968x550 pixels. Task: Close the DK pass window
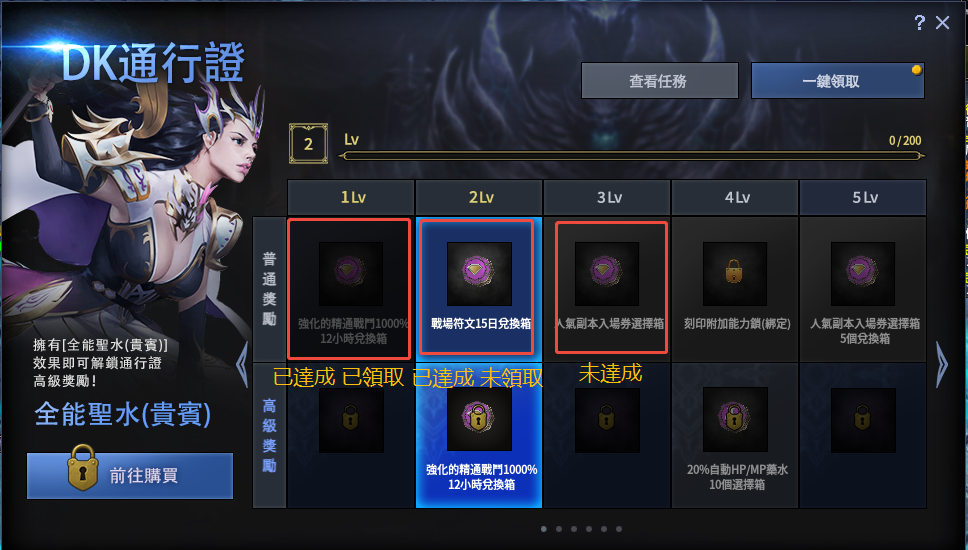[942, 23]
